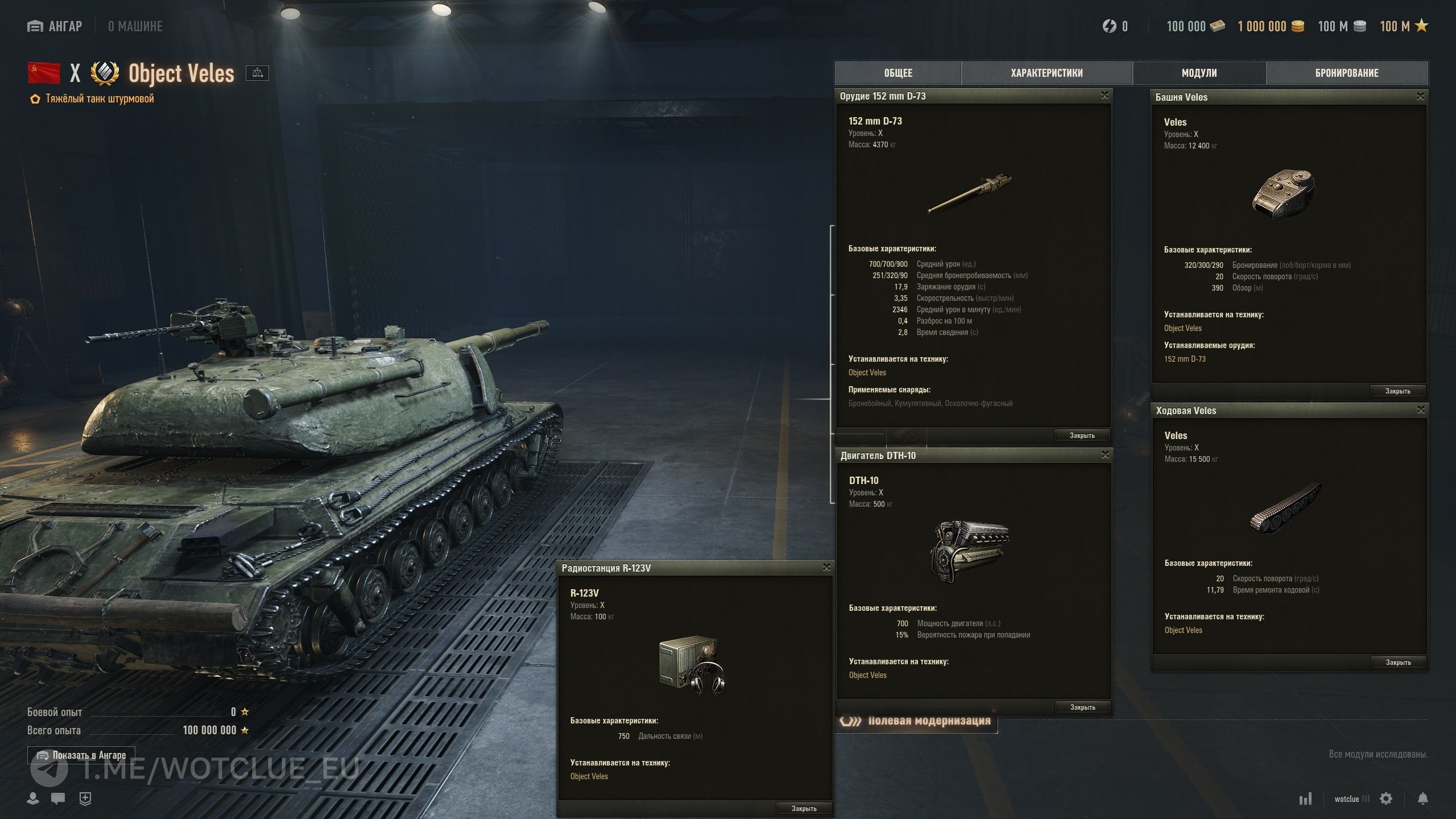Return to the Ангар (Garage) screen
This screenshot has height=819, width=1456.
(55, 26)
